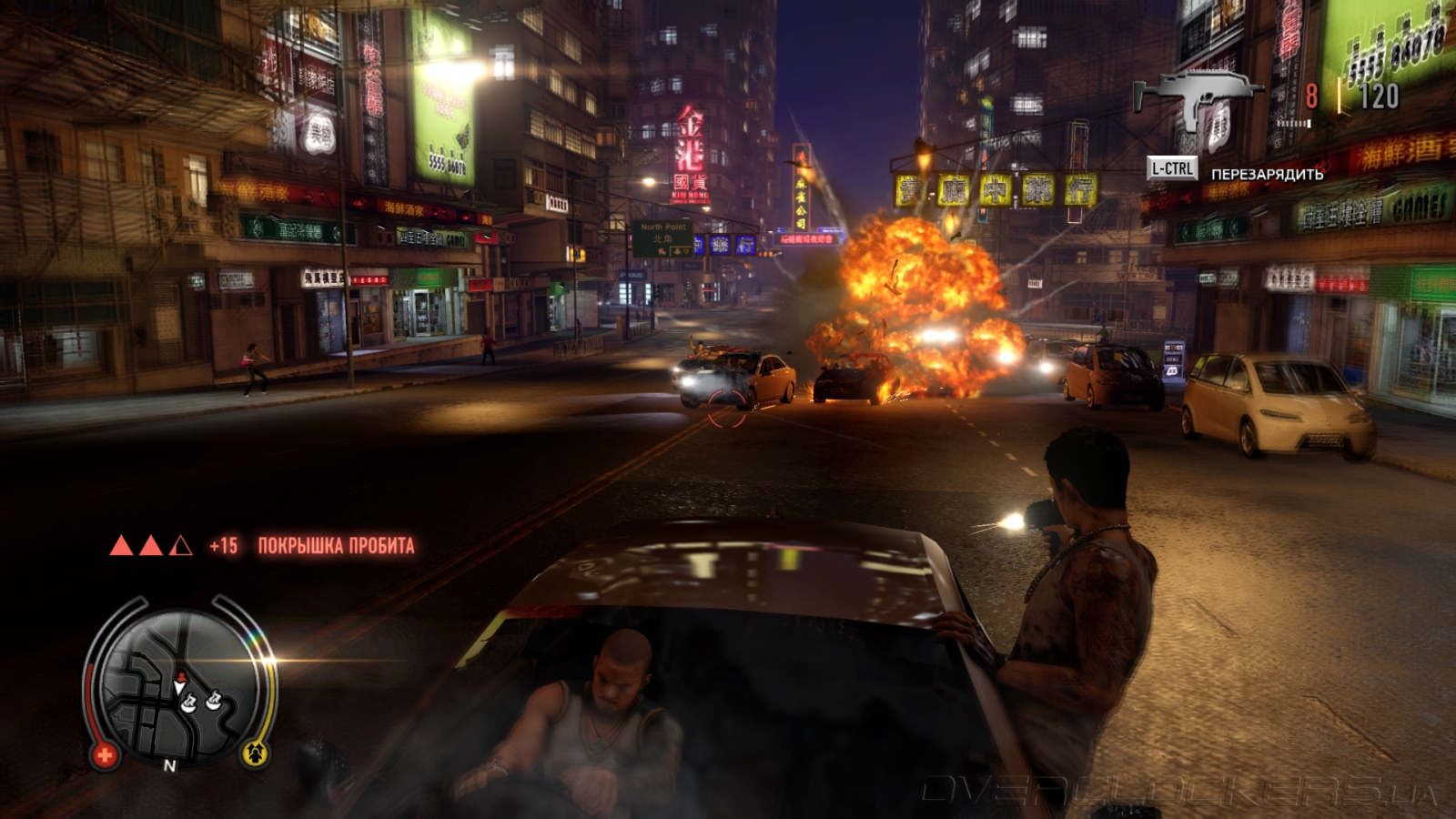Screen dimensions: 1456x819
Task: Select the submachine gun weapon icon
Action: pyautogui.click(x=1197, y=98)
